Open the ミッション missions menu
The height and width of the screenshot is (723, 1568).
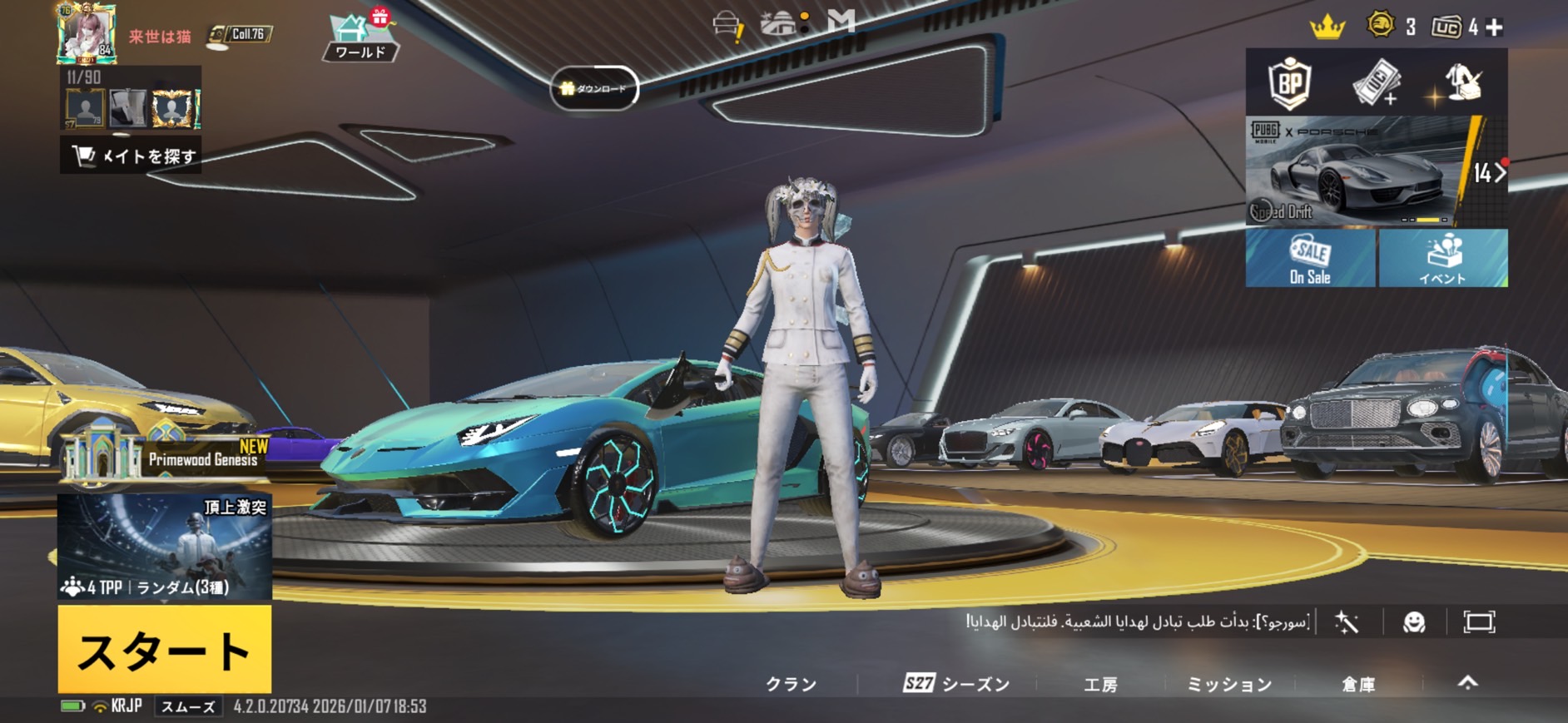tap(1229, 684)
